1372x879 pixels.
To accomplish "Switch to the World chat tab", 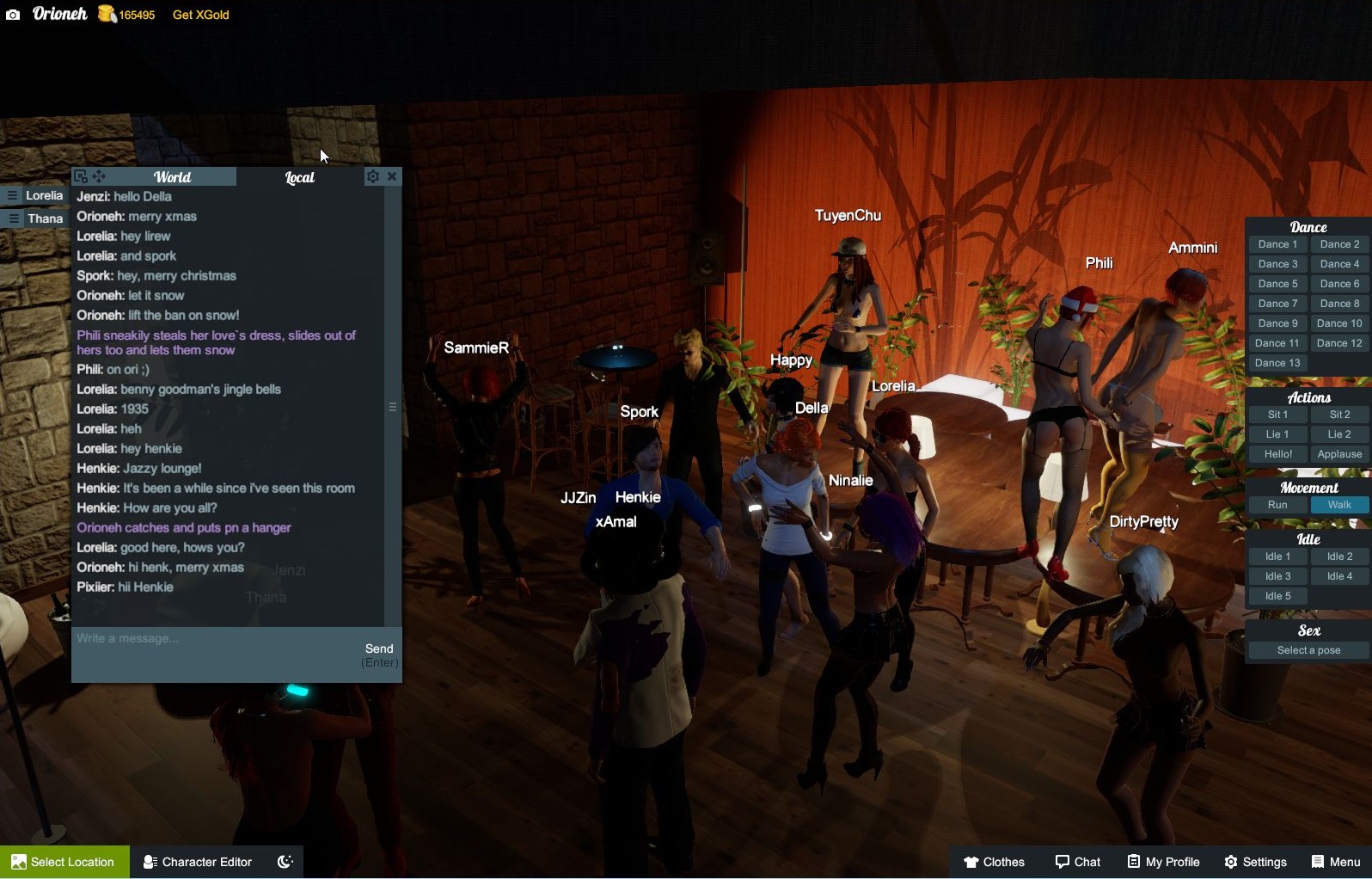I will click(172, 177).
